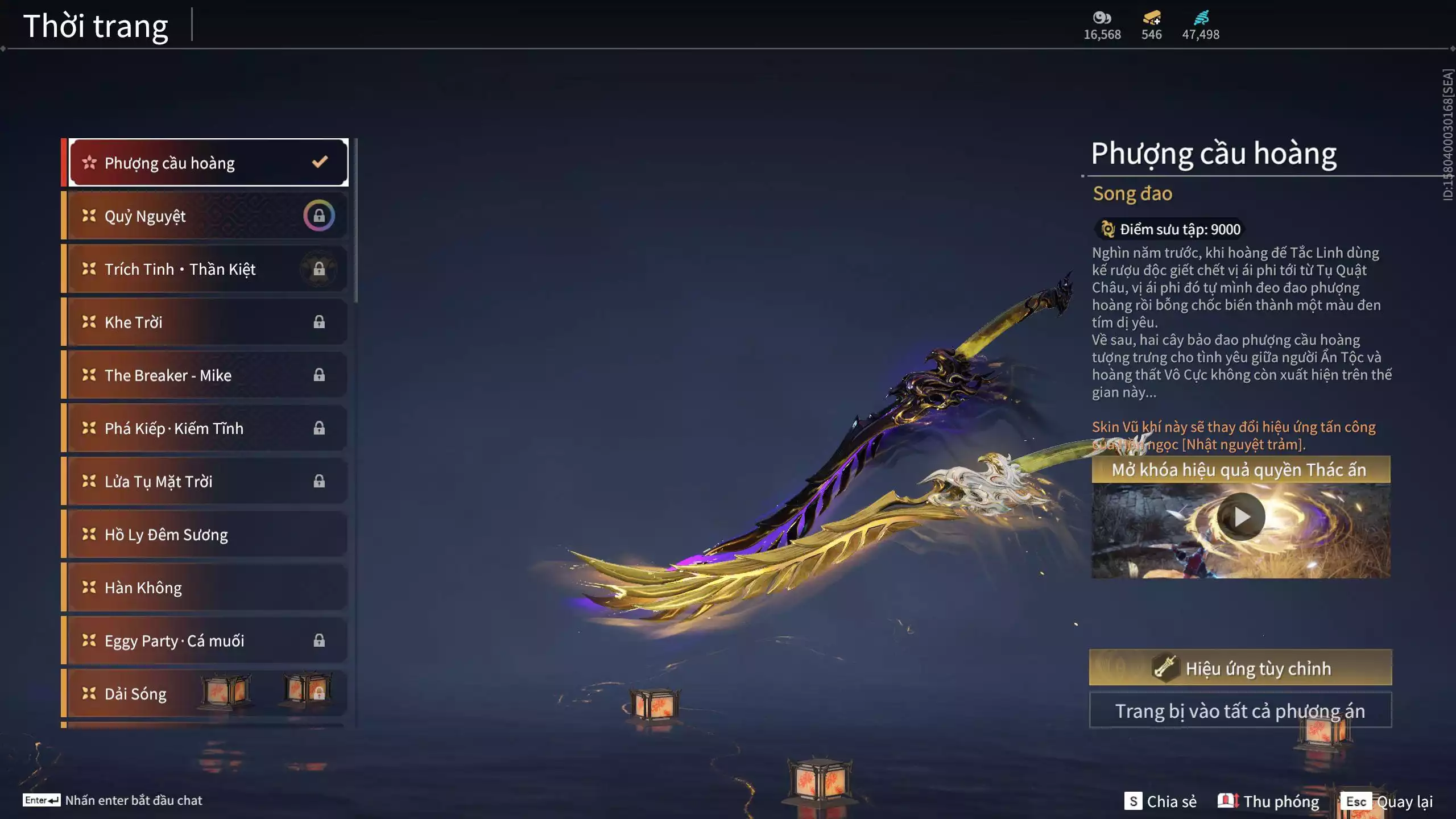This screenshot has width=1456, height=819.
Task: Toggle the checkmark on Phượng cầu hoàng
Action: pyautogui.click(x=319, y=162)
